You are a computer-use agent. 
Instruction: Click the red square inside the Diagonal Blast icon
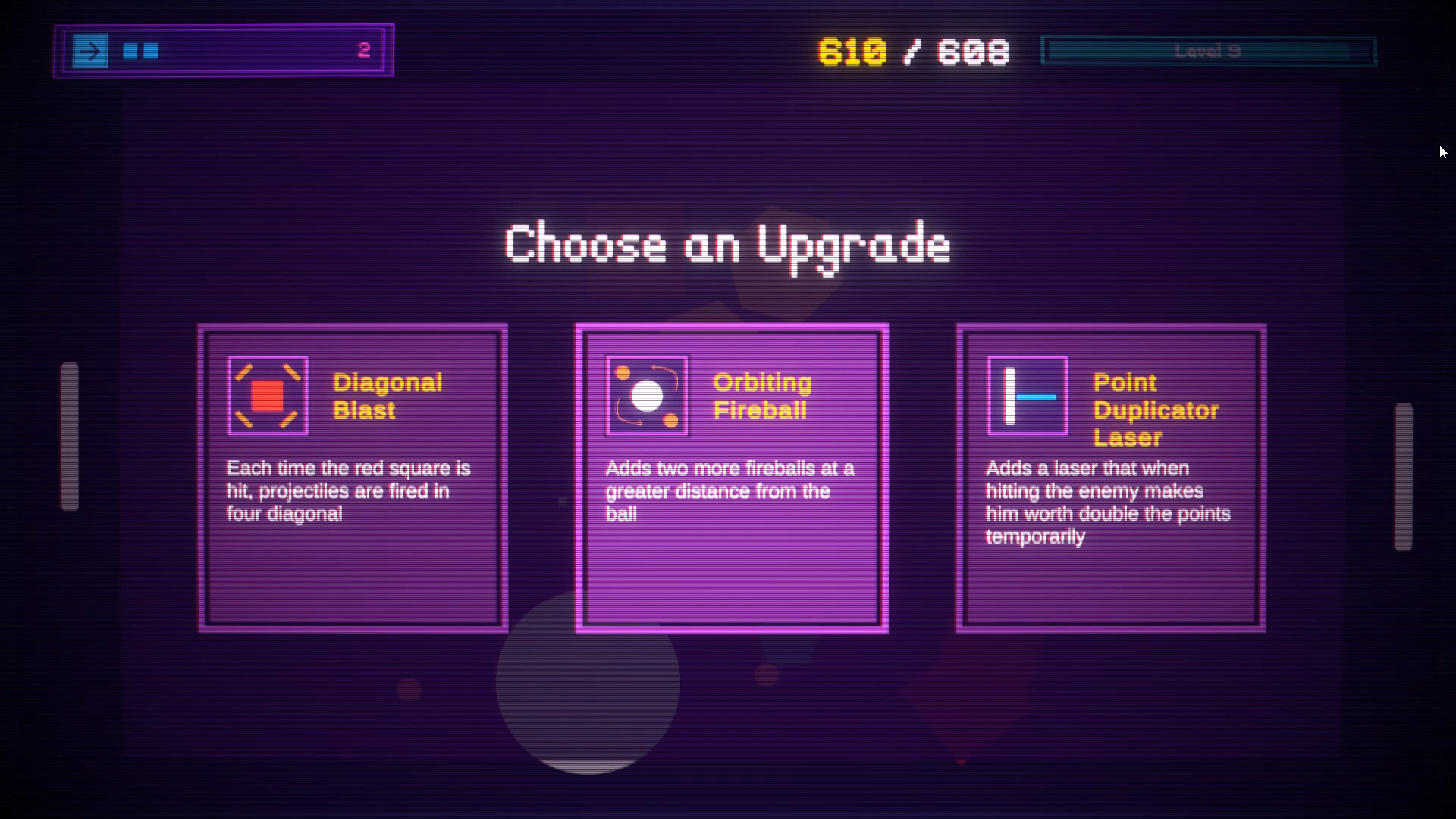pos(267,395)
